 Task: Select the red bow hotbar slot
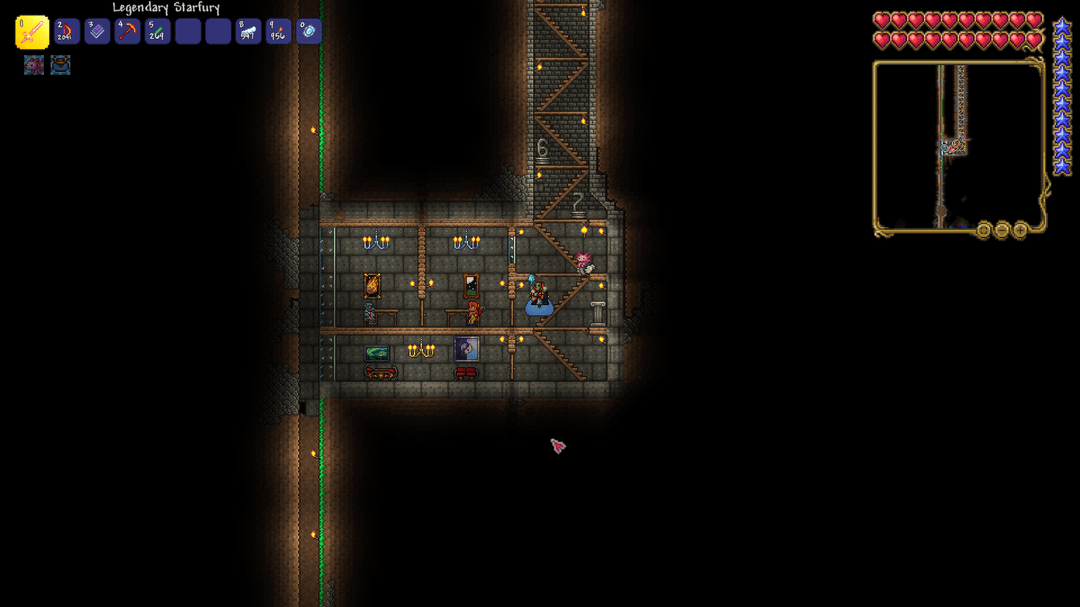(67, 32)
